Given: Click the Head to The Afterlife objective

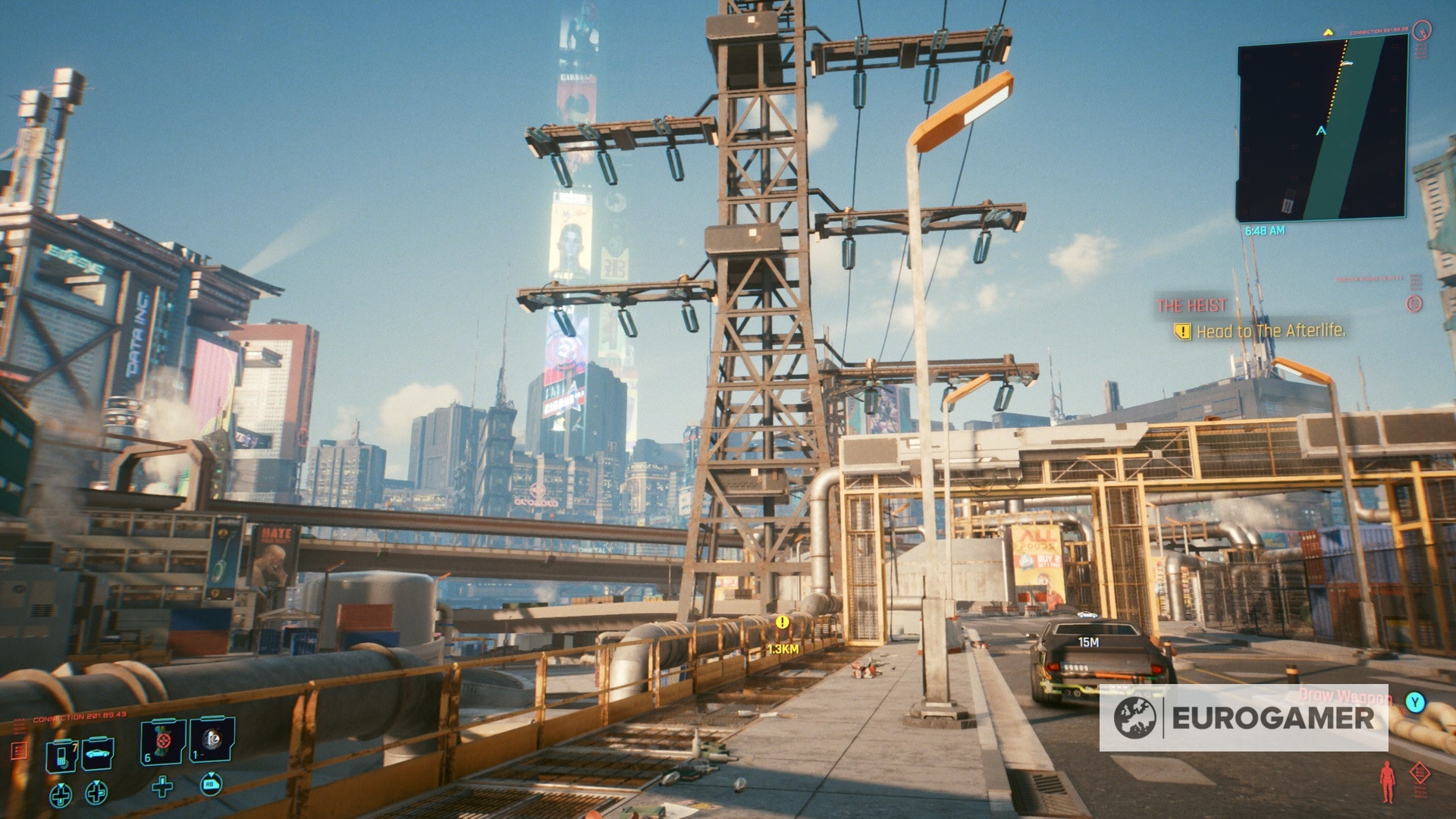Looking at the screenshot, I should click(x=1271, y=331).
